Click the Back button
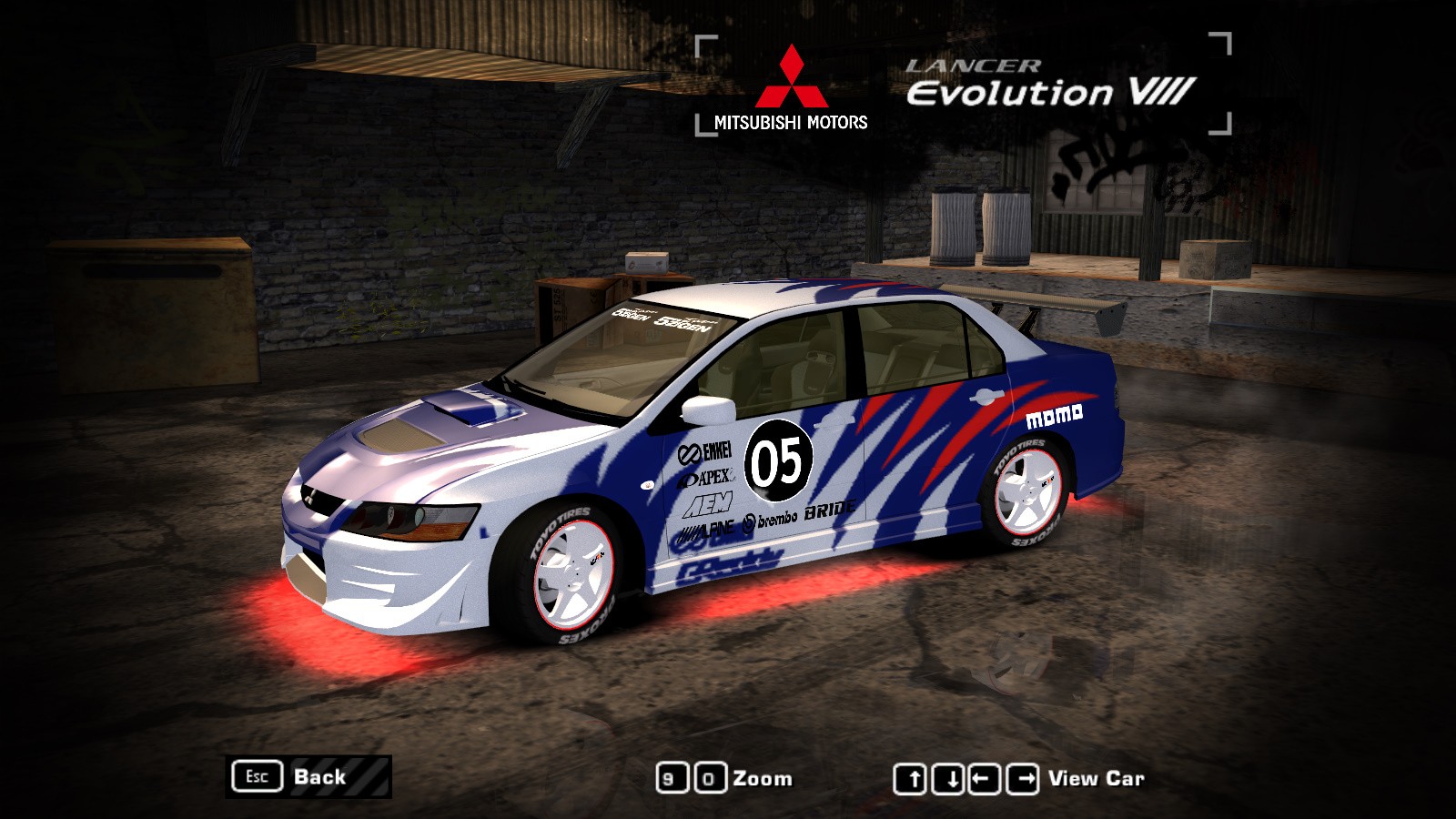The width and height of the screenshot is (1456, 819). [308, 777]
